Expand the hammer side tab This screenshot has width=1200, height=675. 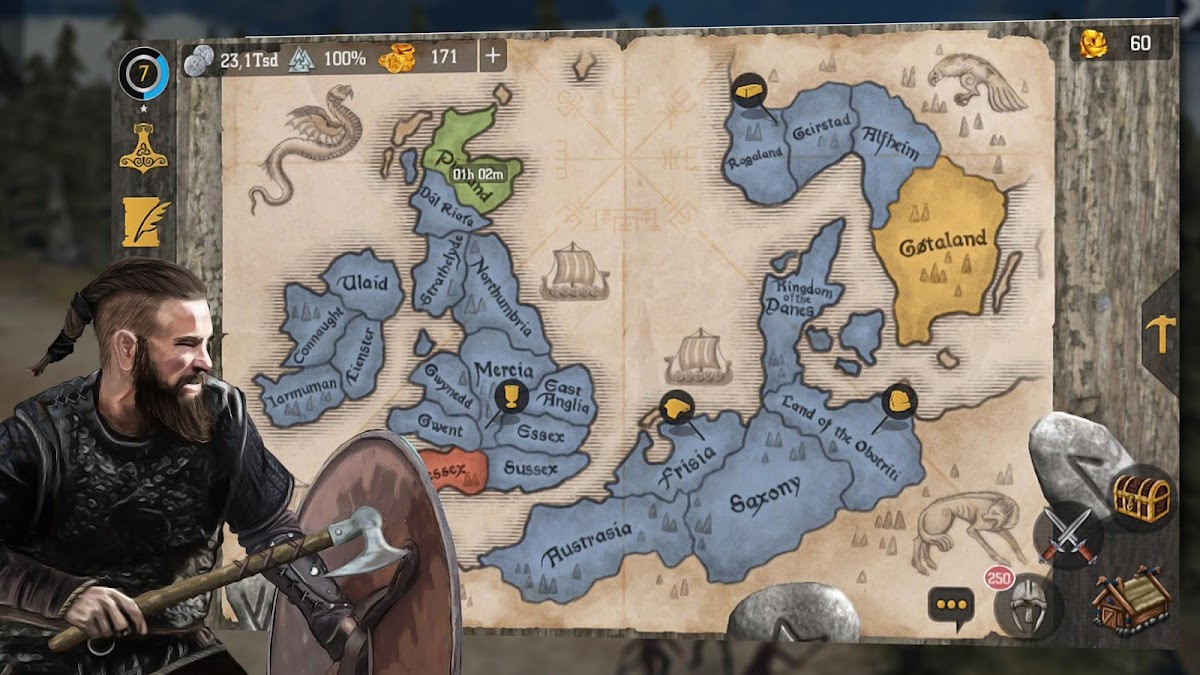(x=1162, y=333)
